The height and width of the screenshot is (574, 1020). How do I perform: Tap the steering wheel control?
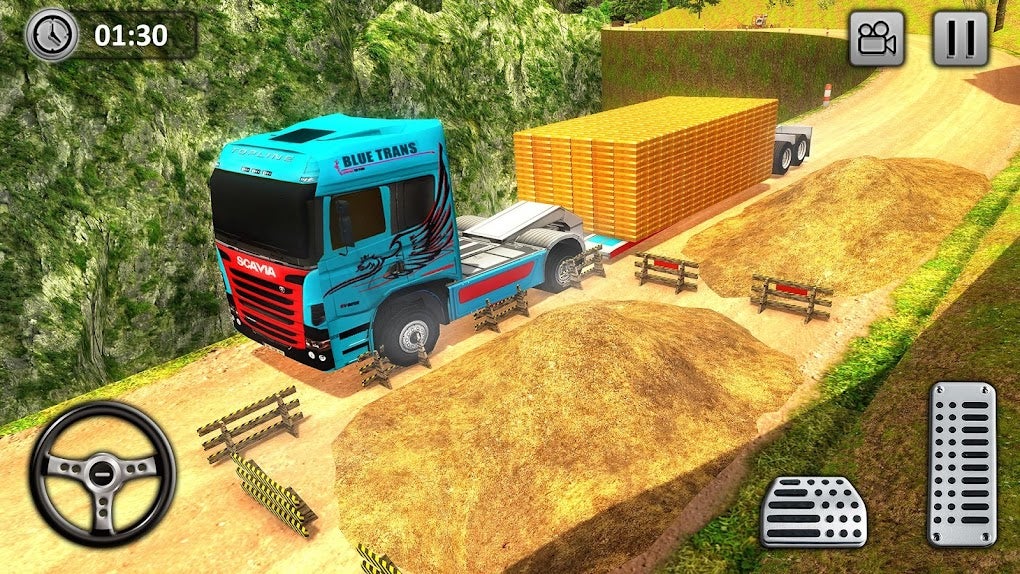coord(102,473)
